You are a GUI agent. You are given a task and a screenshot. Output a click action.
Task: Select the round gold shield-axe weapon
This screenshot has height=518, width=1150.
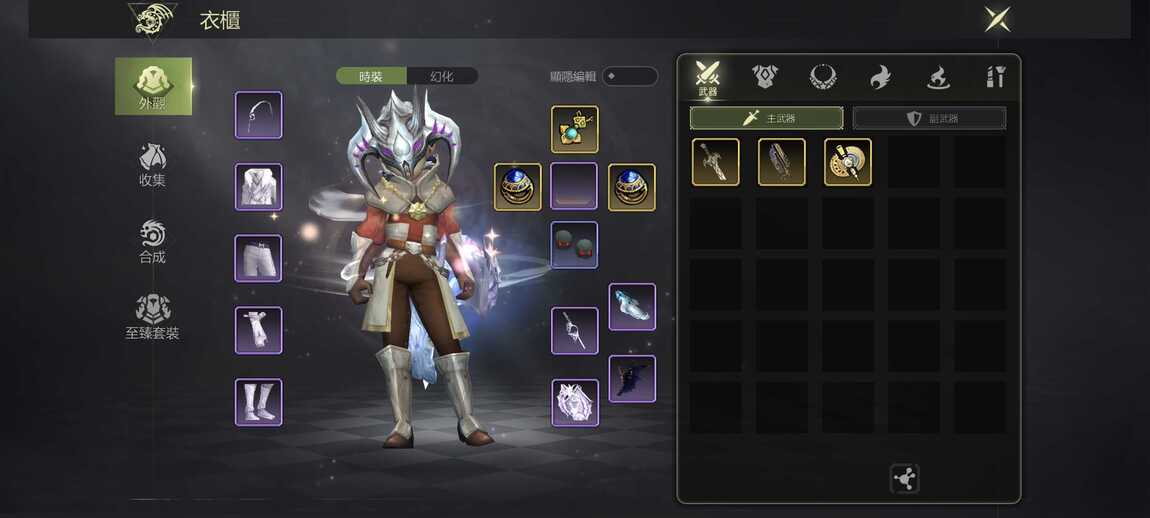coord(848,162)
